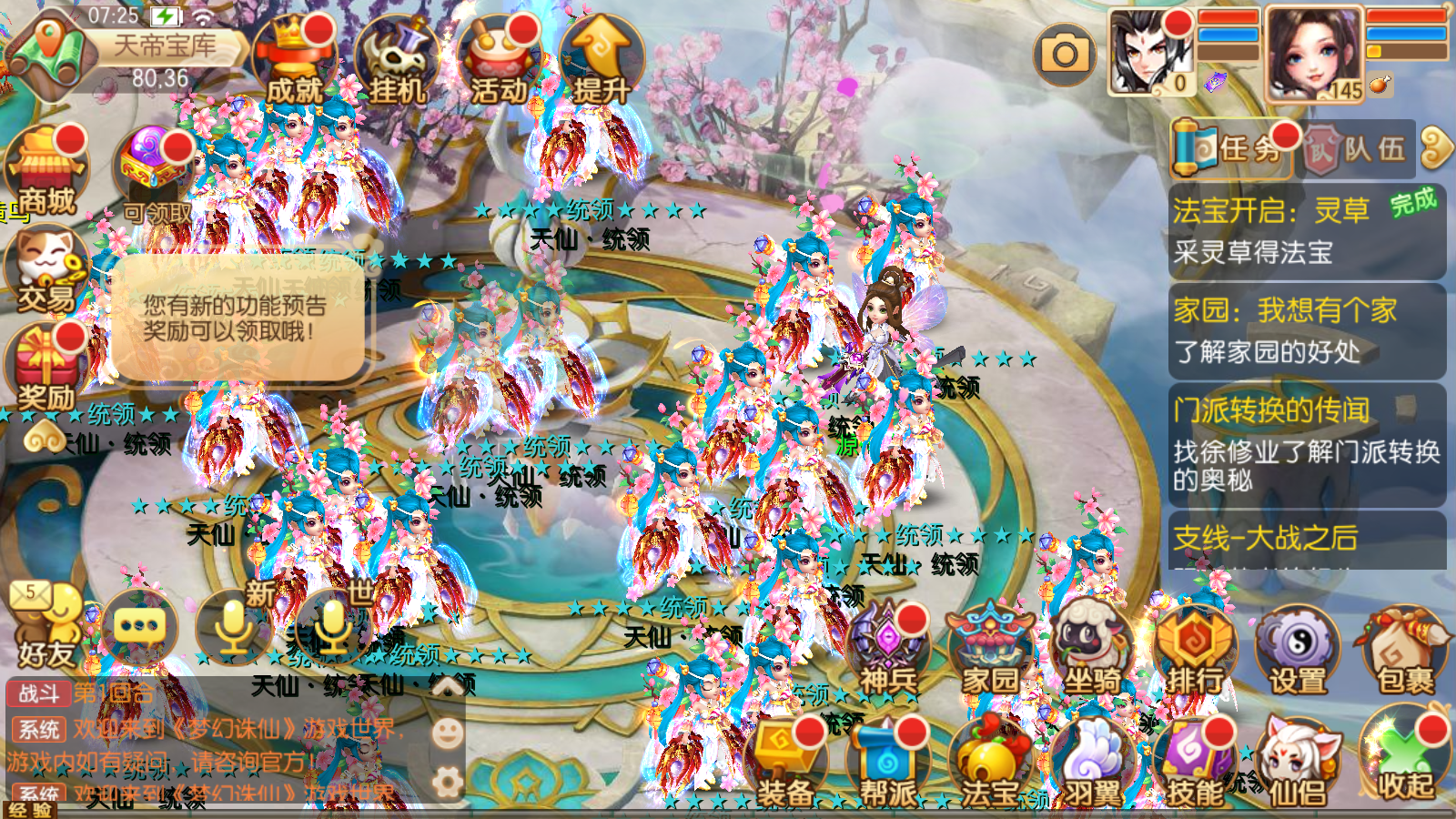Select the 门派转换的传闻 quest entry
The image size is (1456, 819).
(x=1306, y=444)
